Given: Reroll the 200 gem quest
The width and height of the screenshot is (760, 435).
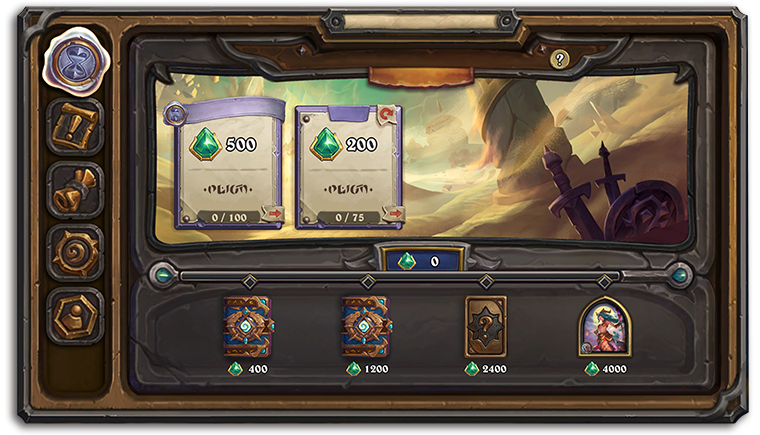Looking at the screenshot, I should point(387,115).
